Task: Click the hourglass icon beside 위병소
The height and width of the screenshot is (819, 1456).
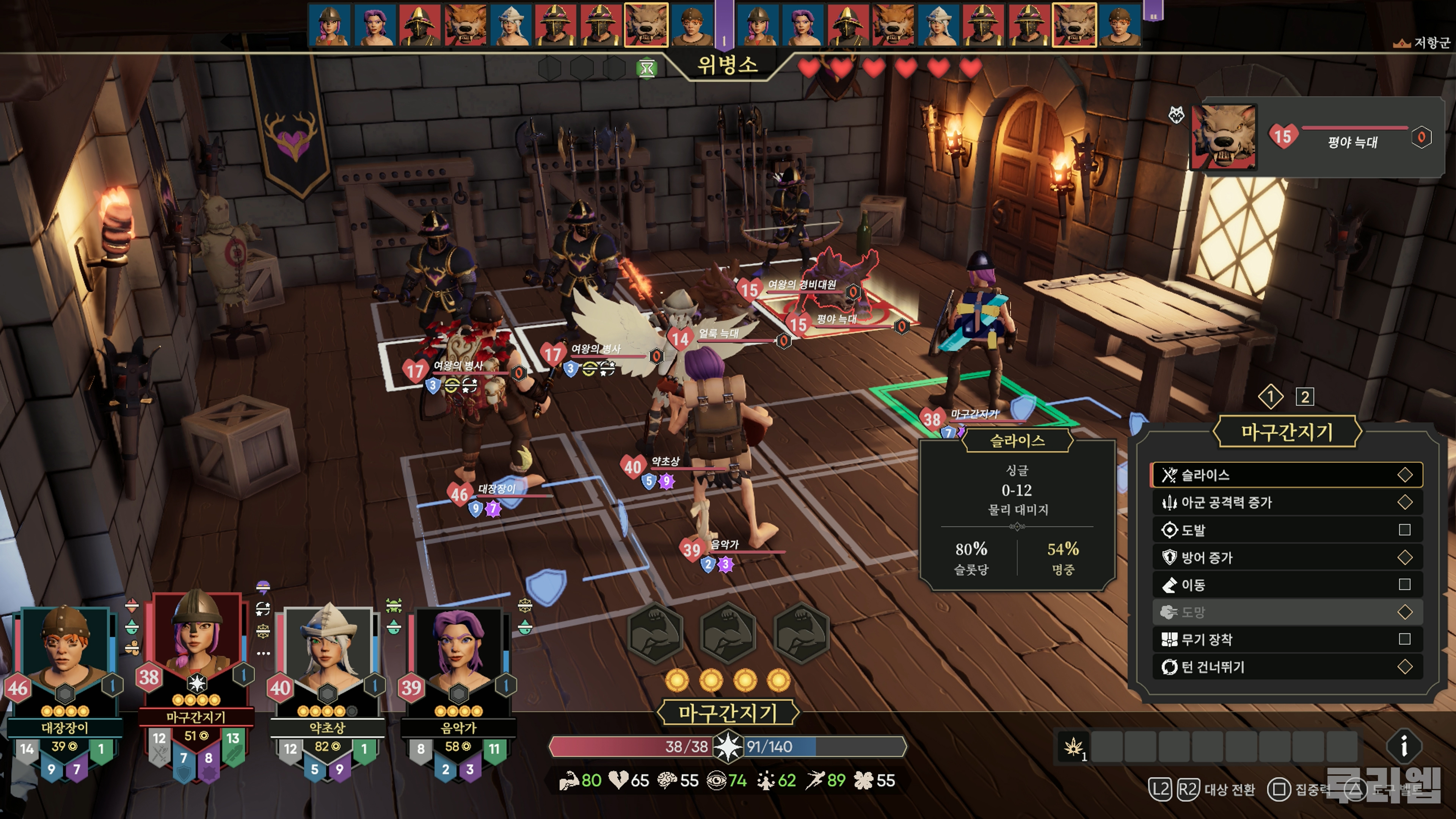Action: 646,69
